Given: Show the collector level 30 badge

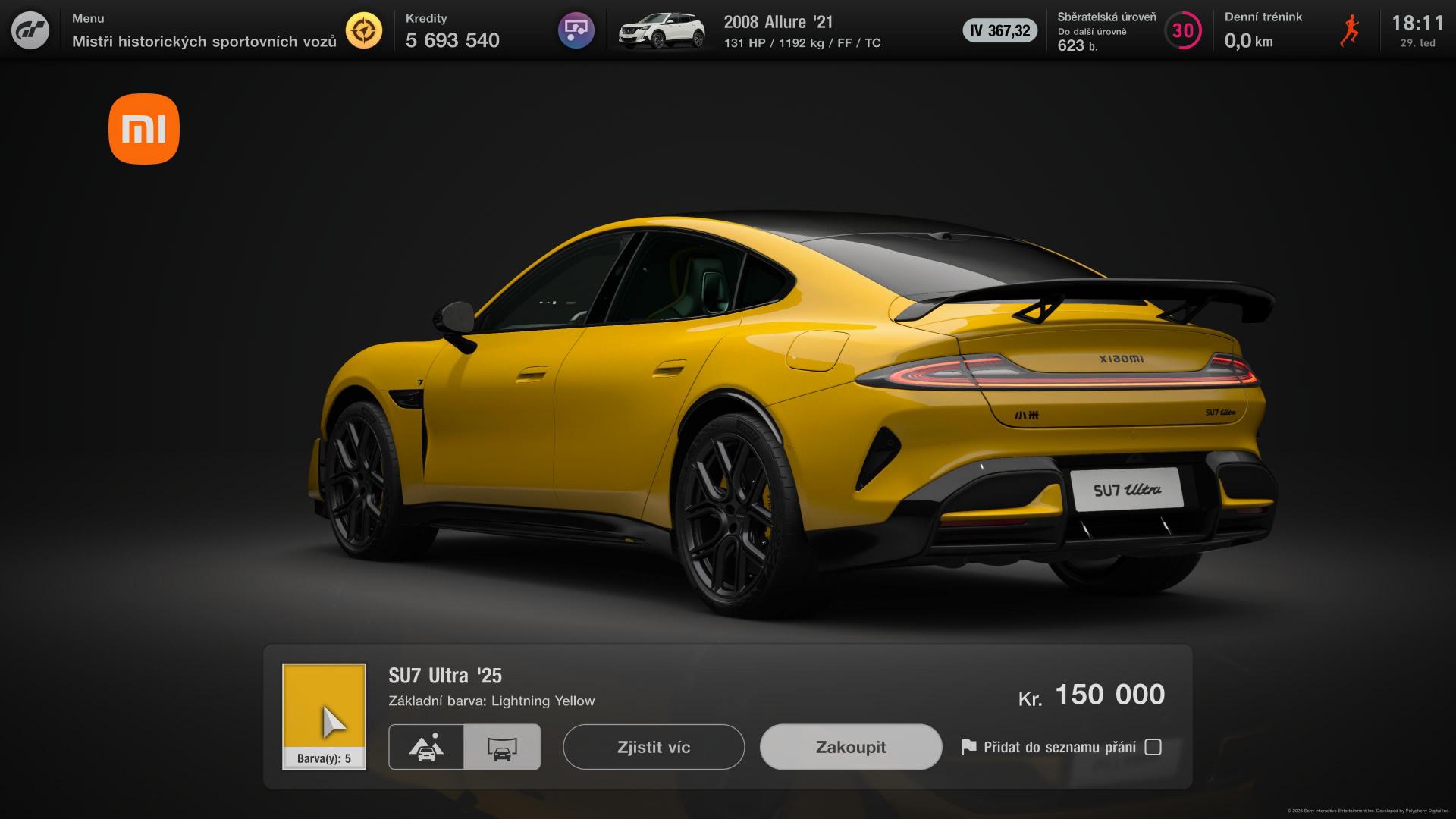Looking at the screenshot, I should 1182,30.
